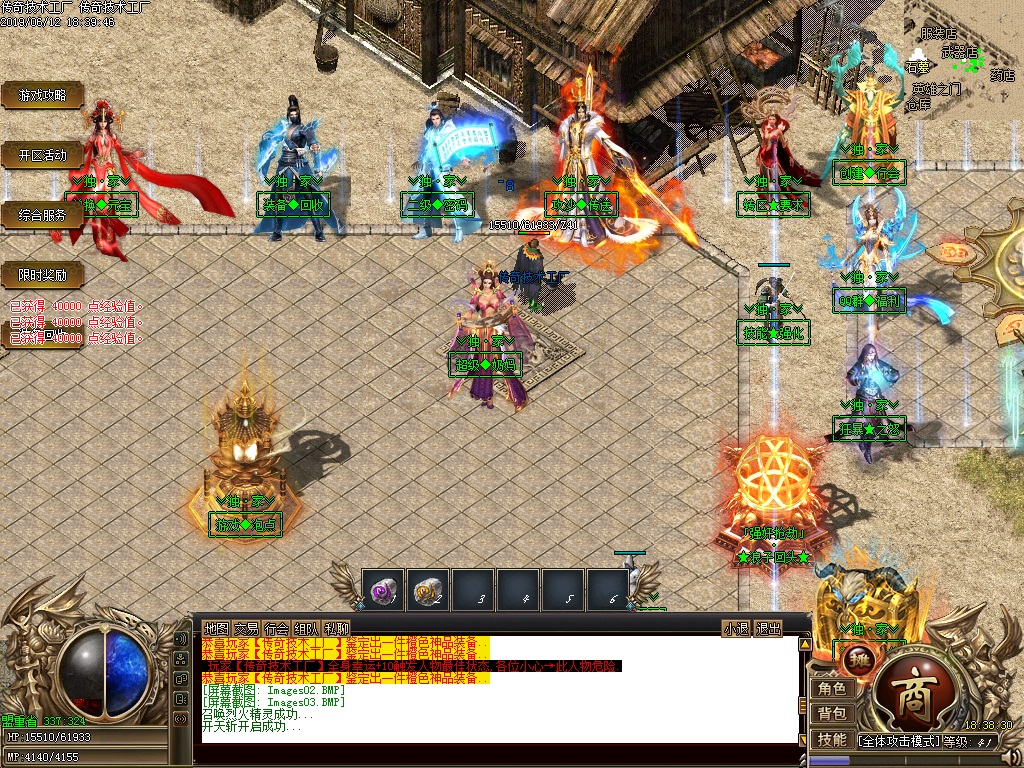The image size is (1024, 768).
Task: Open the 开区活动 events button
Action: click(42, 155)
